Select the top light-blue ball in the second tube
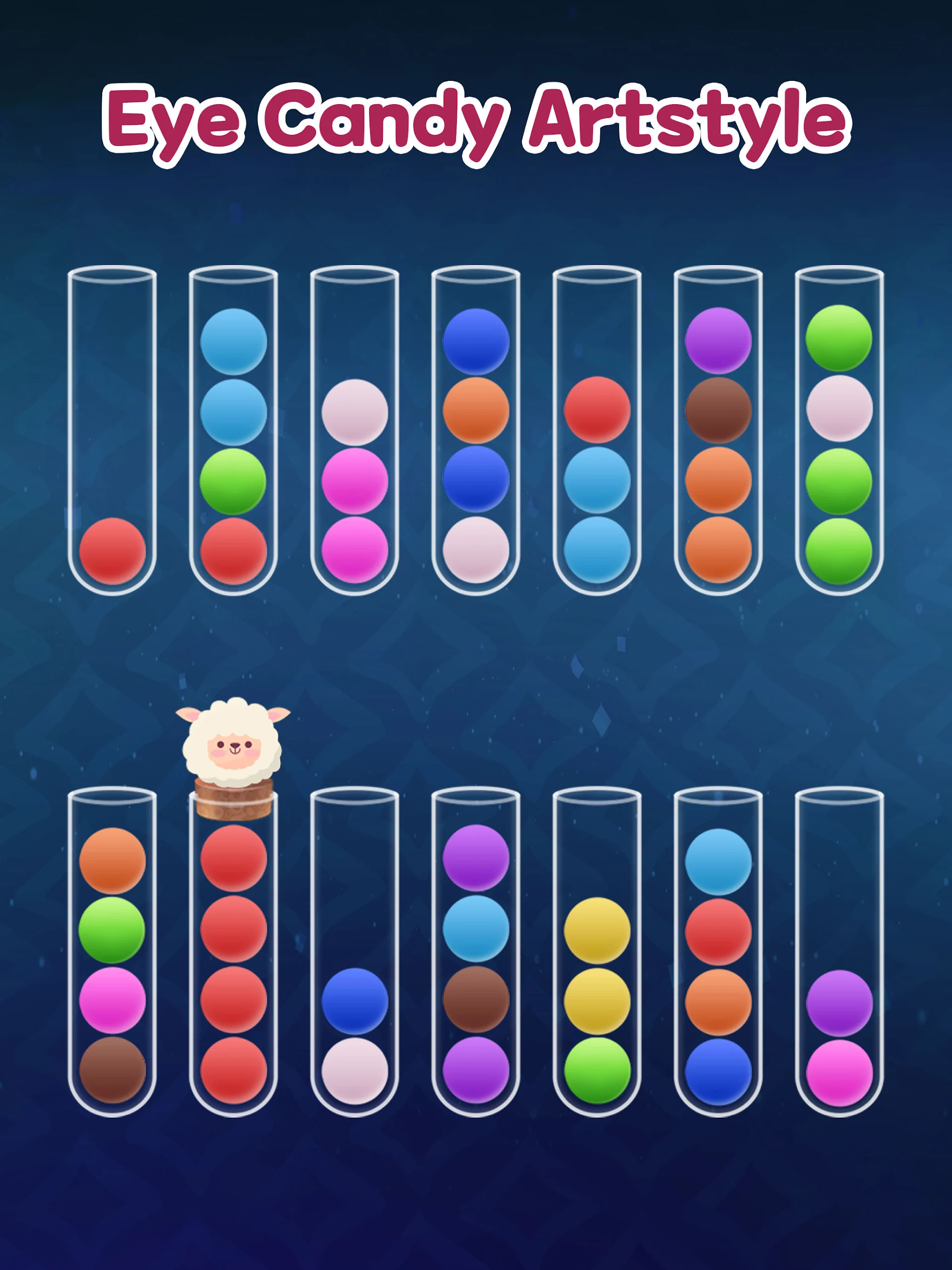Screen dimensions: 952x1270 tap(233, 339)
